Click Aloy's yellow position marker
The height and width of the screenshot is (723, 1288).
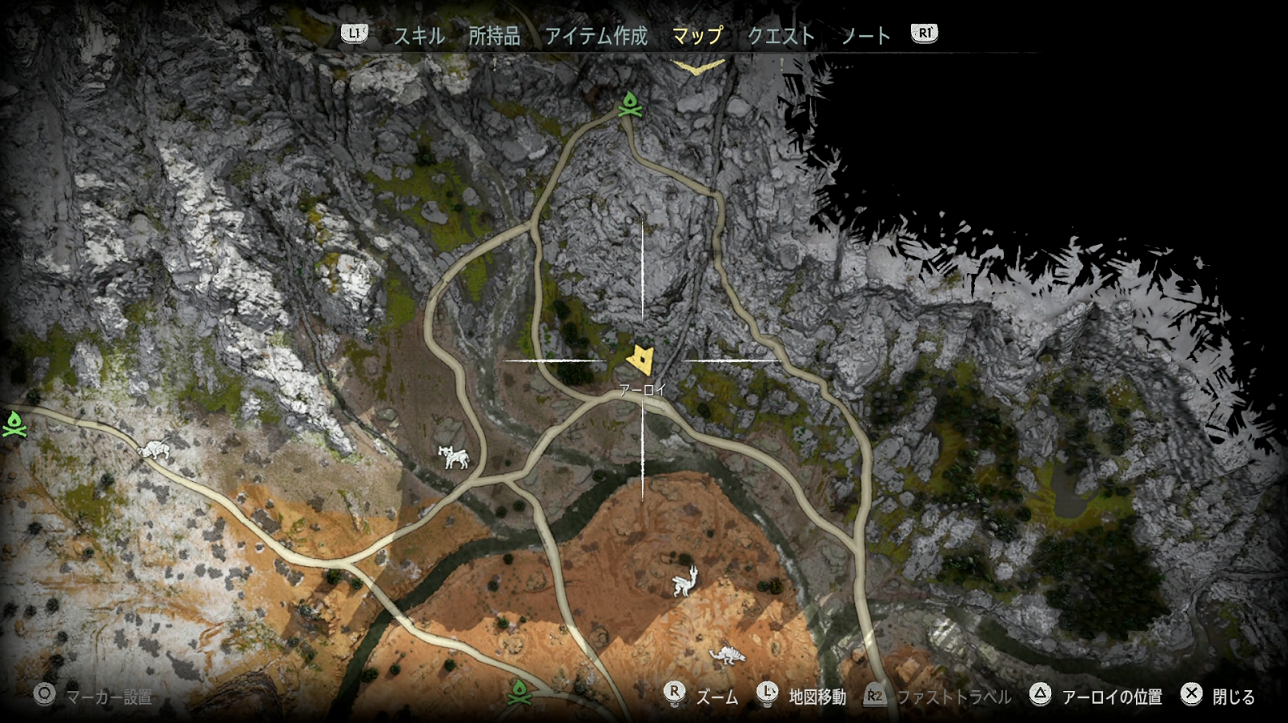click(x=641, y=358)
